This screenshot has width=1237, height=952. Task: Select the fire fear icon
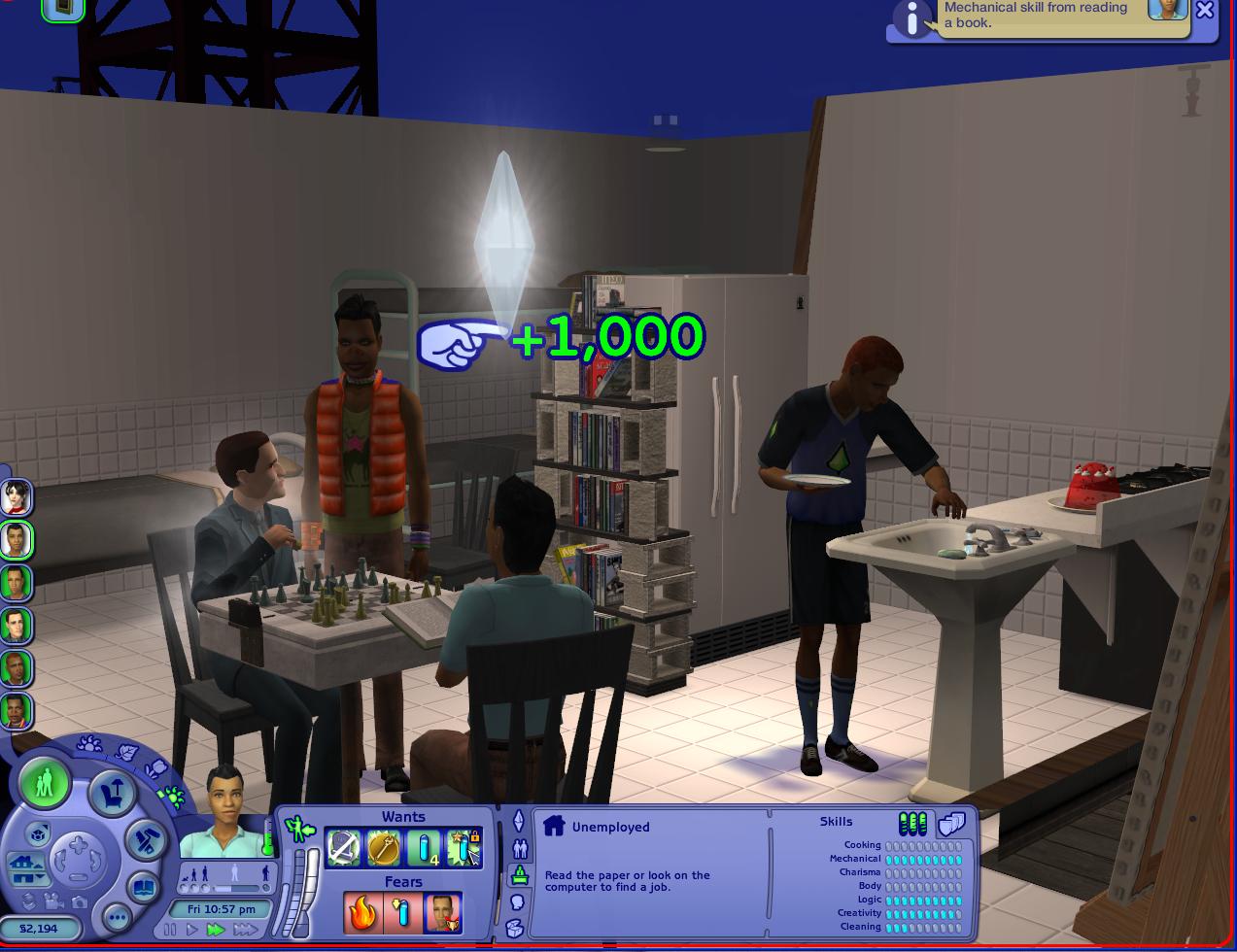pyautogui.click(x=361, y=913)
